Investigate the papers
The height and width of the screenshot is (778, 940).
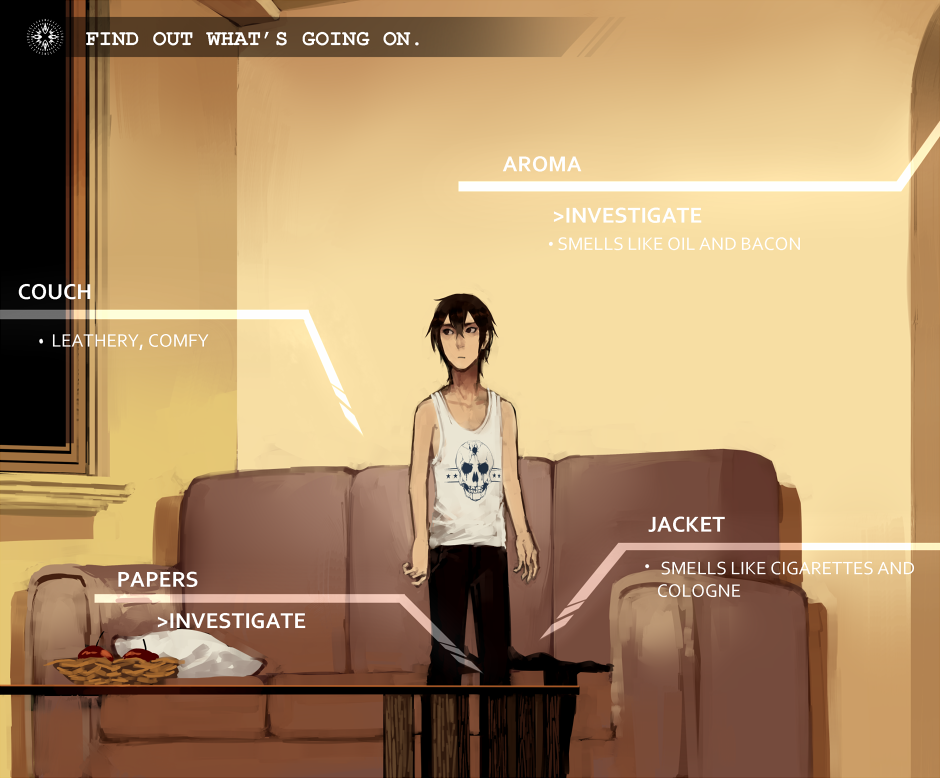click(231, 621)
